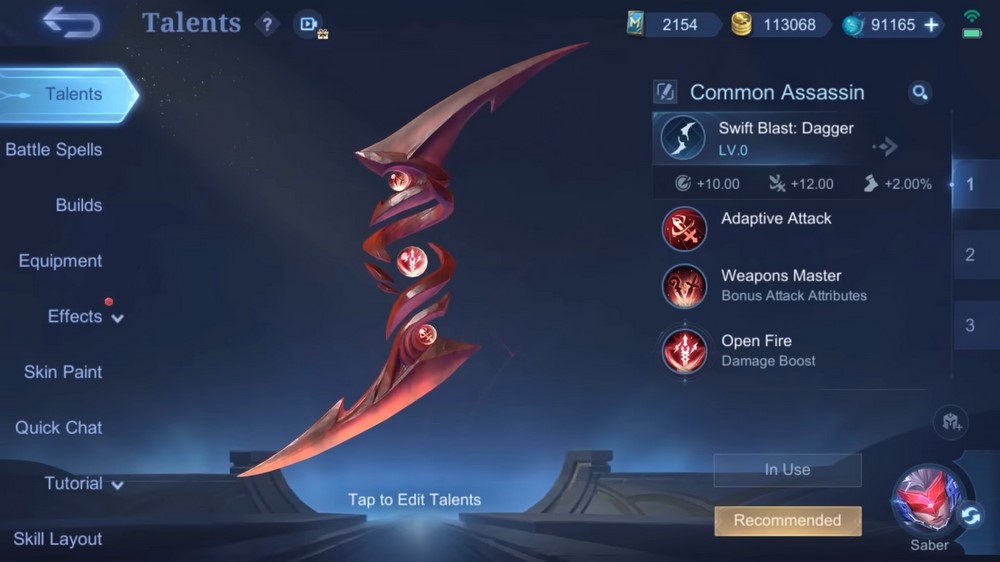Screen dimensions: 1000x562
Task: Select the Weapons Master talent
Action: click(780, 285)
